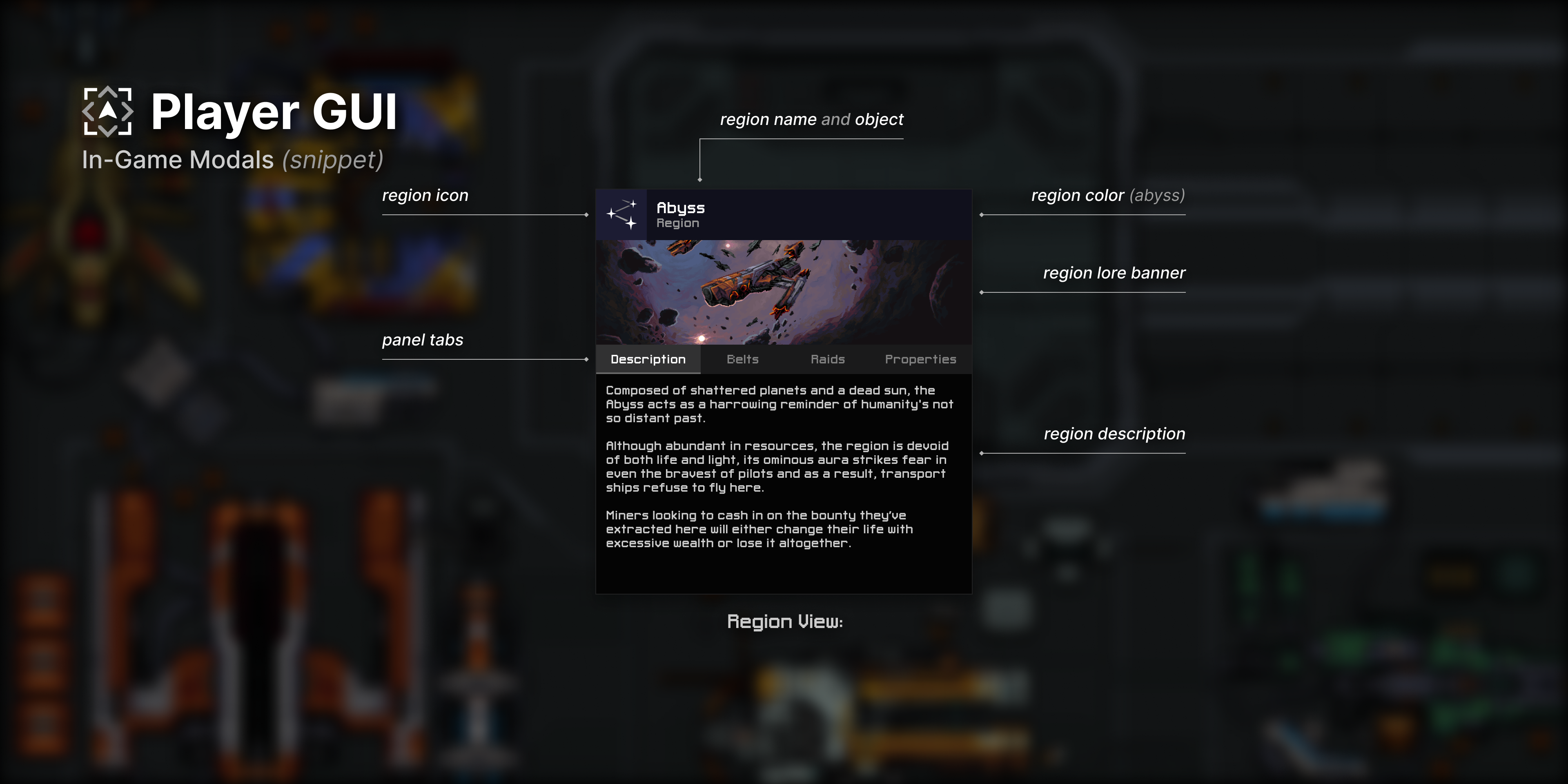Open the Raids tab

pos(828,359)
